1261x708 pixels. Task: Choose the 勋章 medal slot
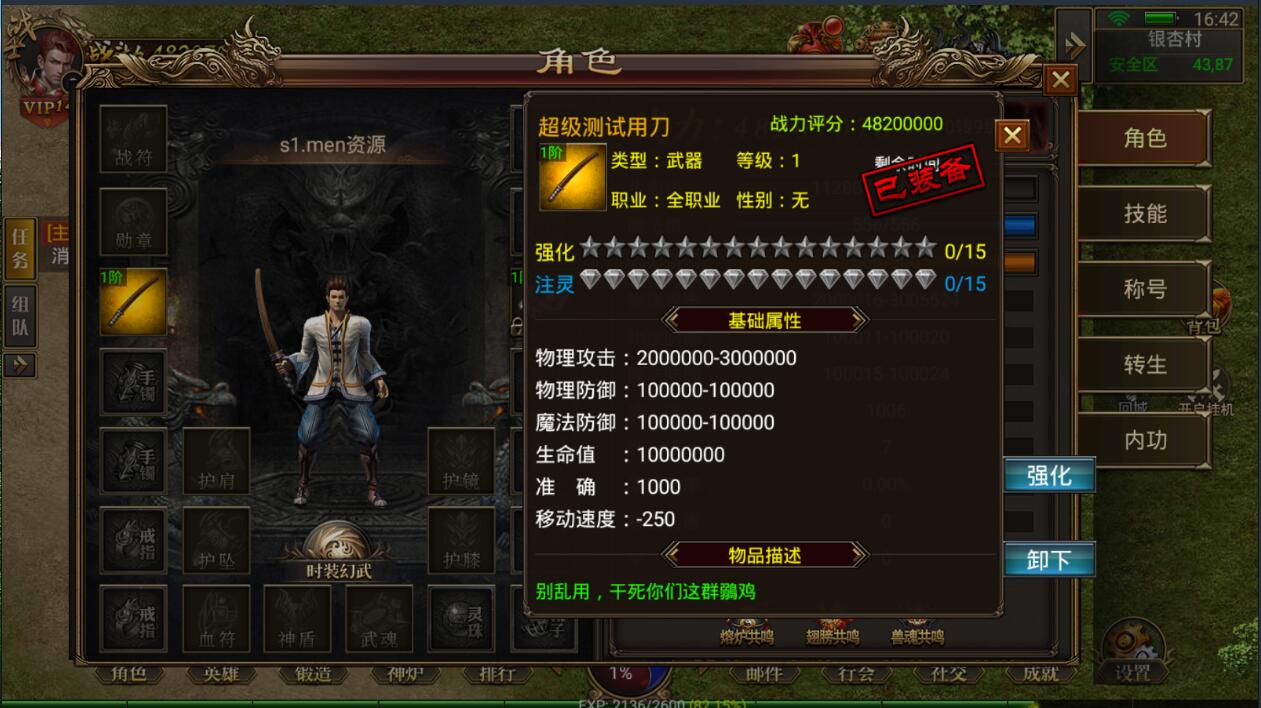[x=133, y=222]
